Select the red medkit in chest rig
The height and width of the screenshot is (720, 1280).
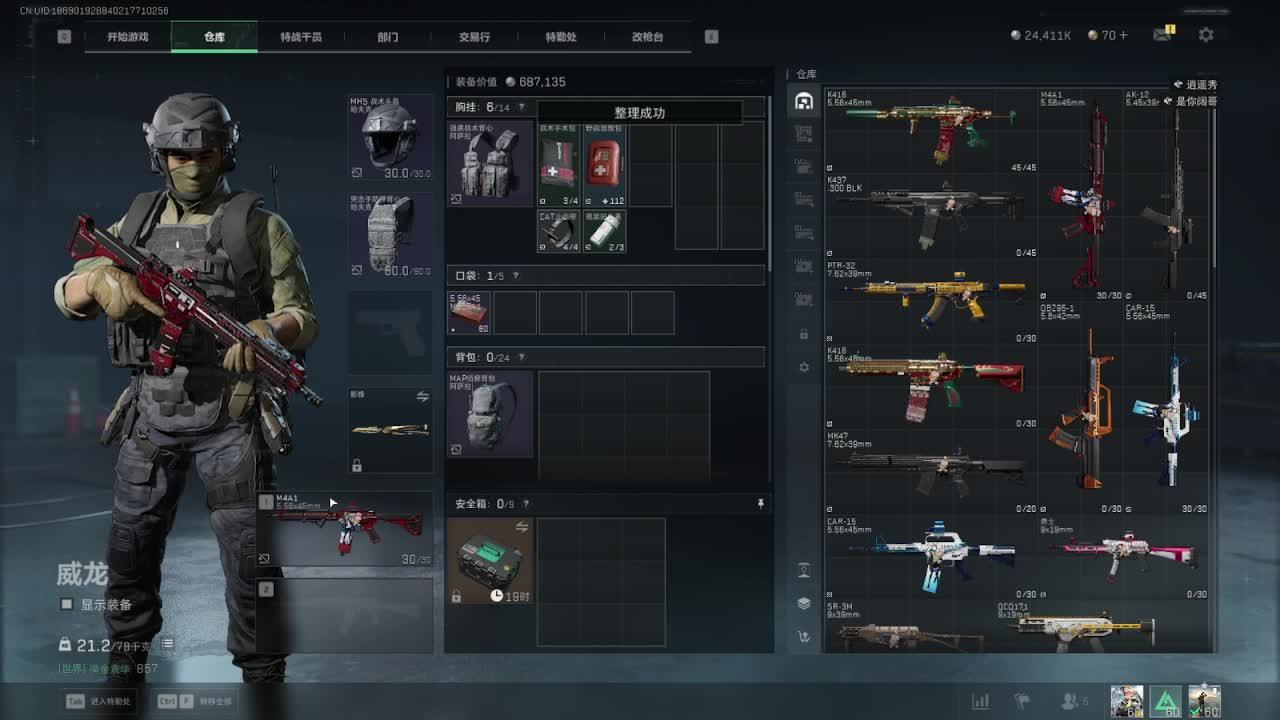click(x=604, y=164)
